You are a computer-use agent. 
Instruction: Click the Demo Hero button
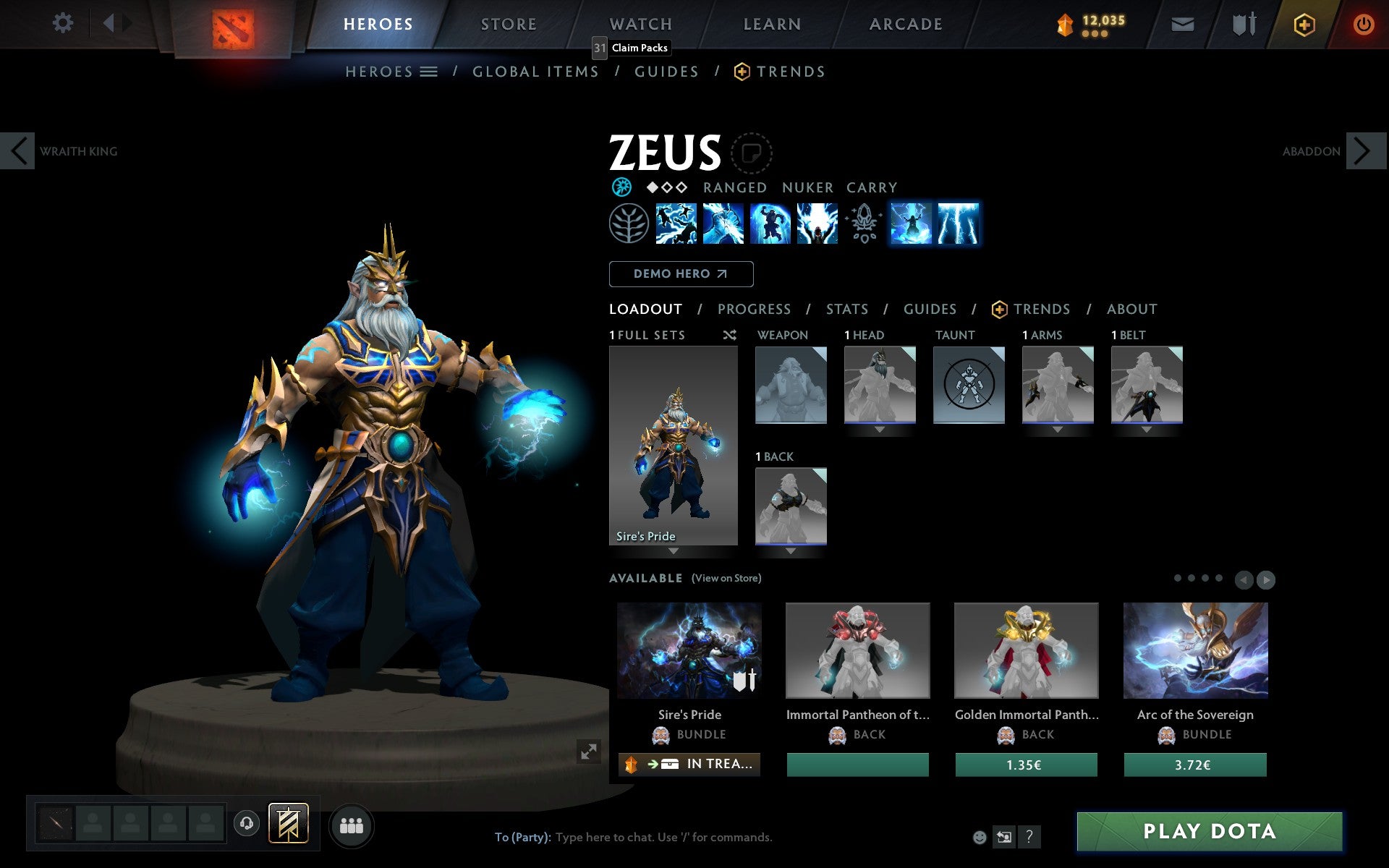(681, 273)
